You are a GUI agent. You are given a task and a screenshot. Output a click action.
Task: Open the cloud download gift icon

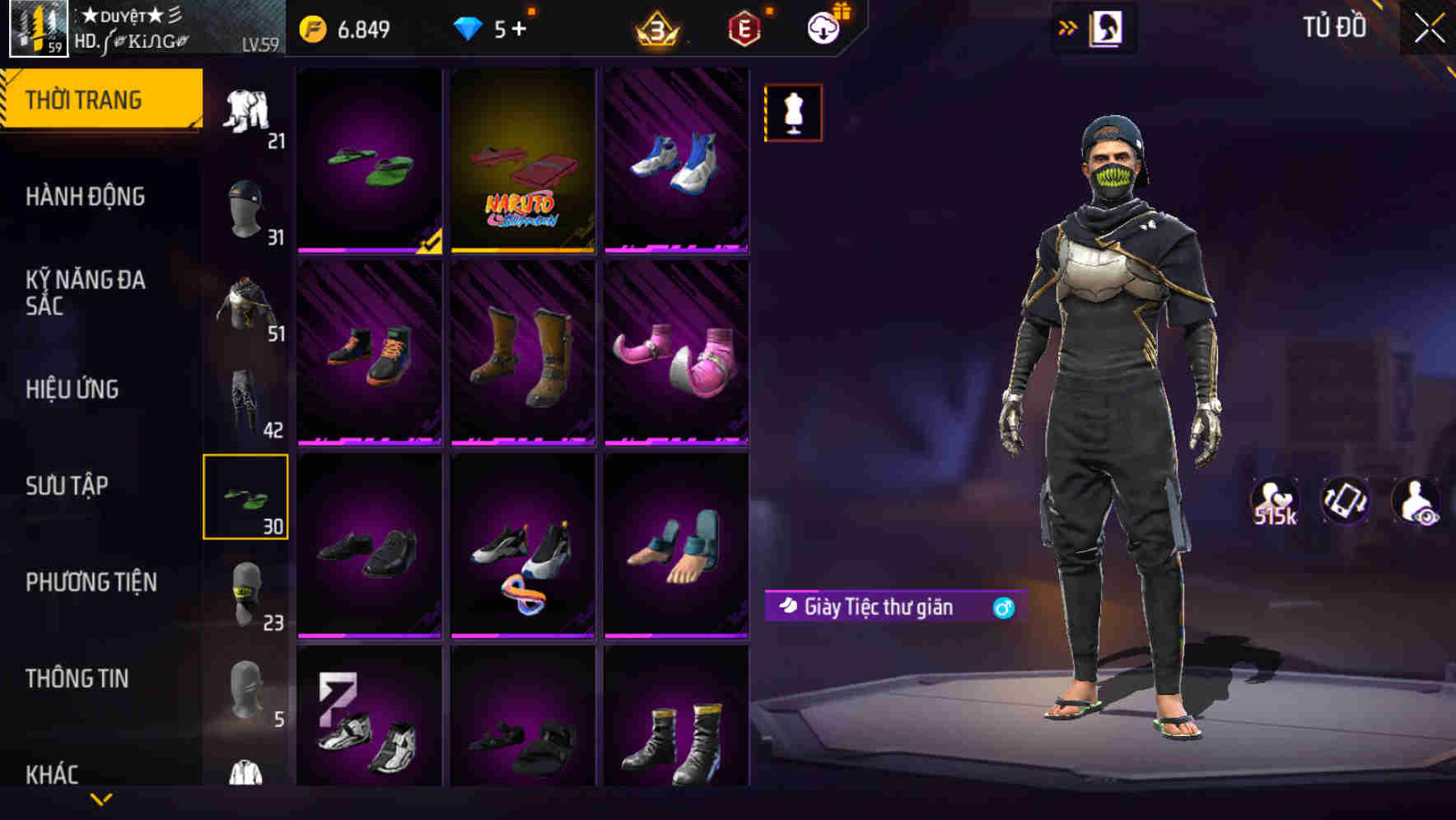coord(823,27)
